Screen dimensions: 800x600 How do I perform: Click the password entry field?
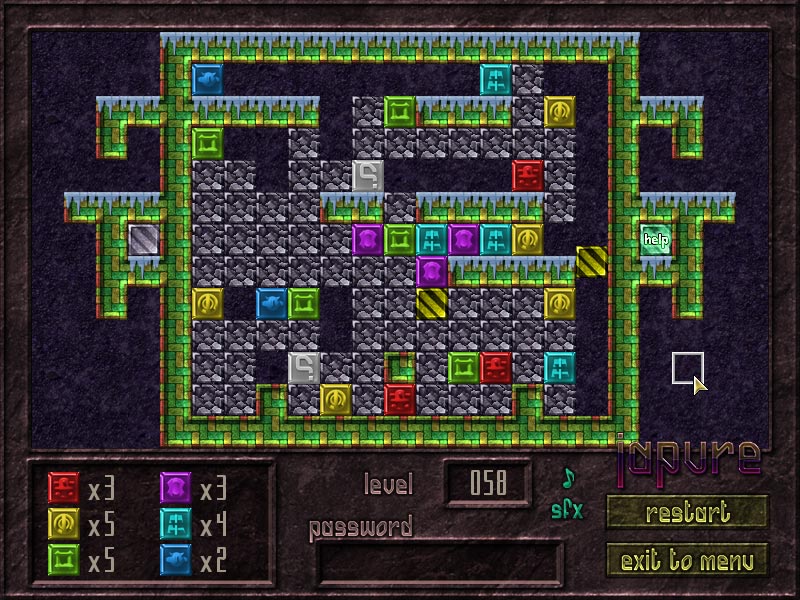click(x=438, y=563)
